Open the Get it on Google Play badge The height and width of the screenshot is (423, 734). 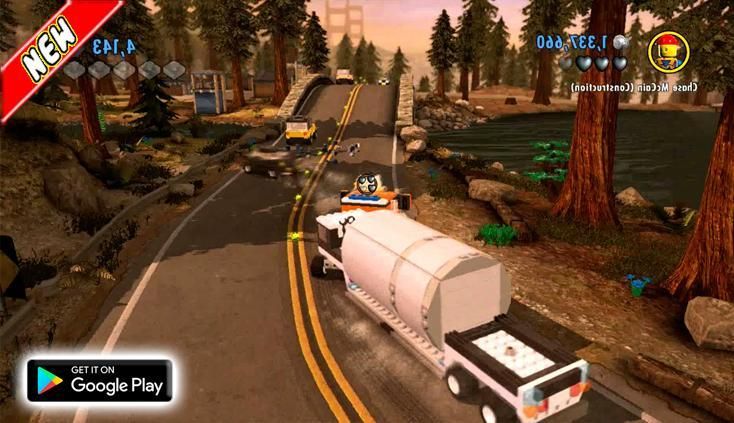[99, 381]
